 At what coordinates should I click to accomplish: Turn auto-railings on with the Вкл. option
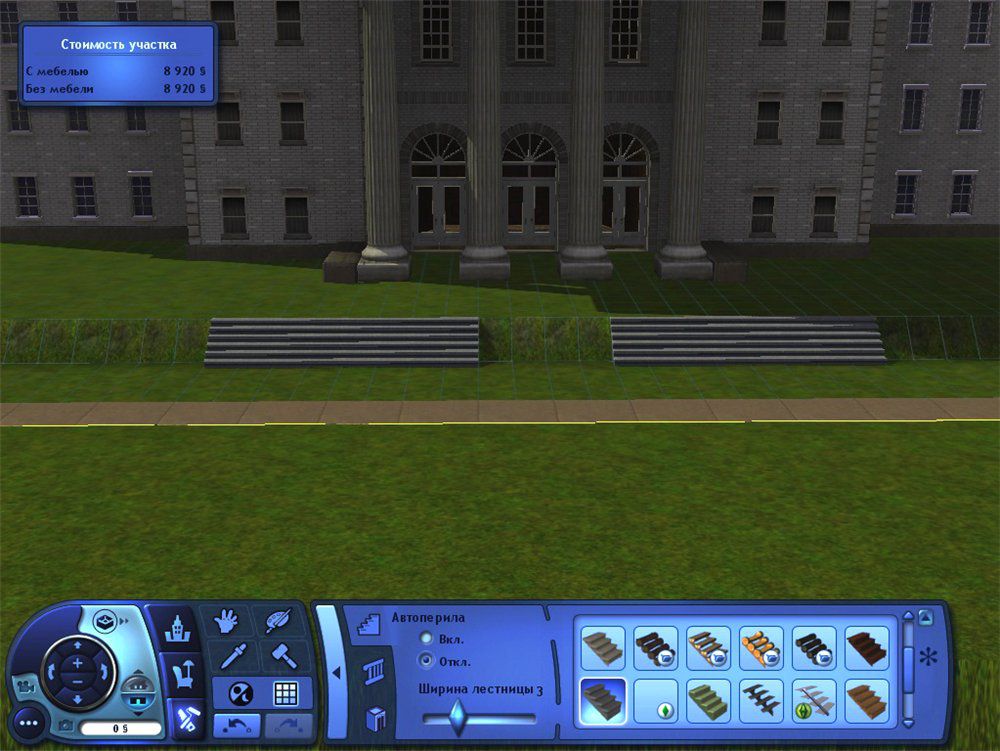click(427, 638)
